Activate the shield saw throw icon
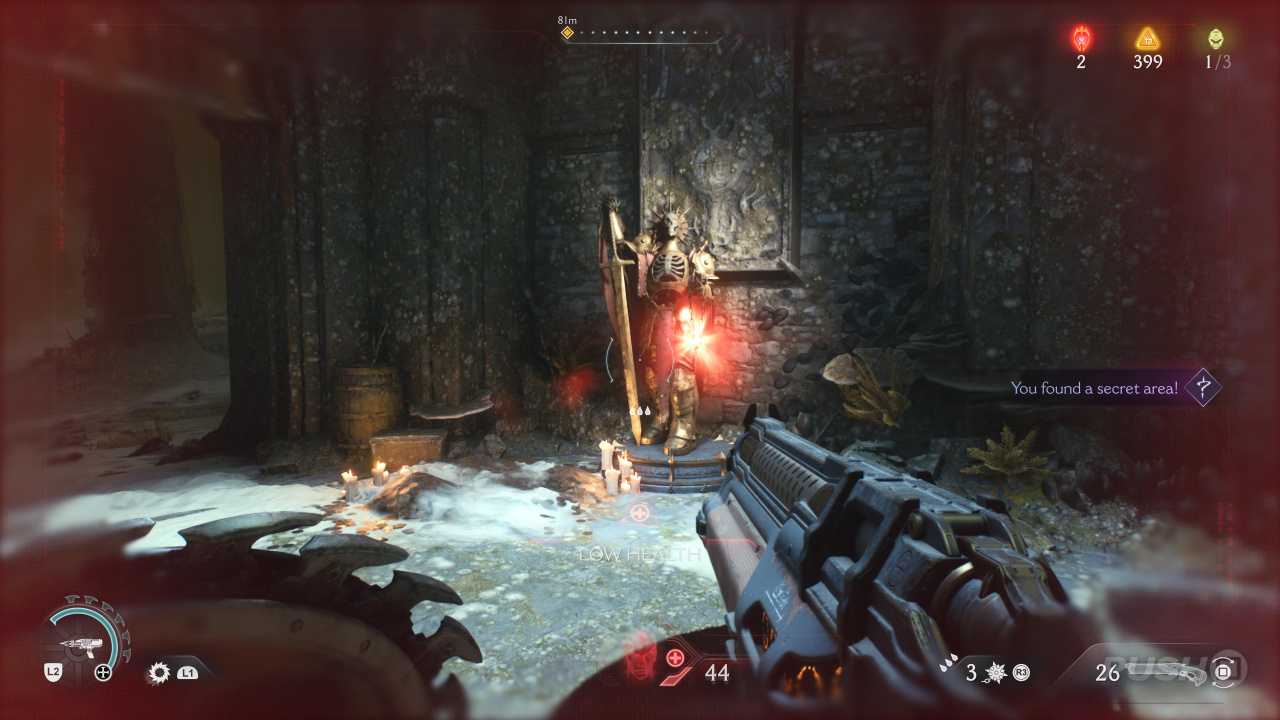This screenshot has height=720, width=1280. (x=159, y=673)
